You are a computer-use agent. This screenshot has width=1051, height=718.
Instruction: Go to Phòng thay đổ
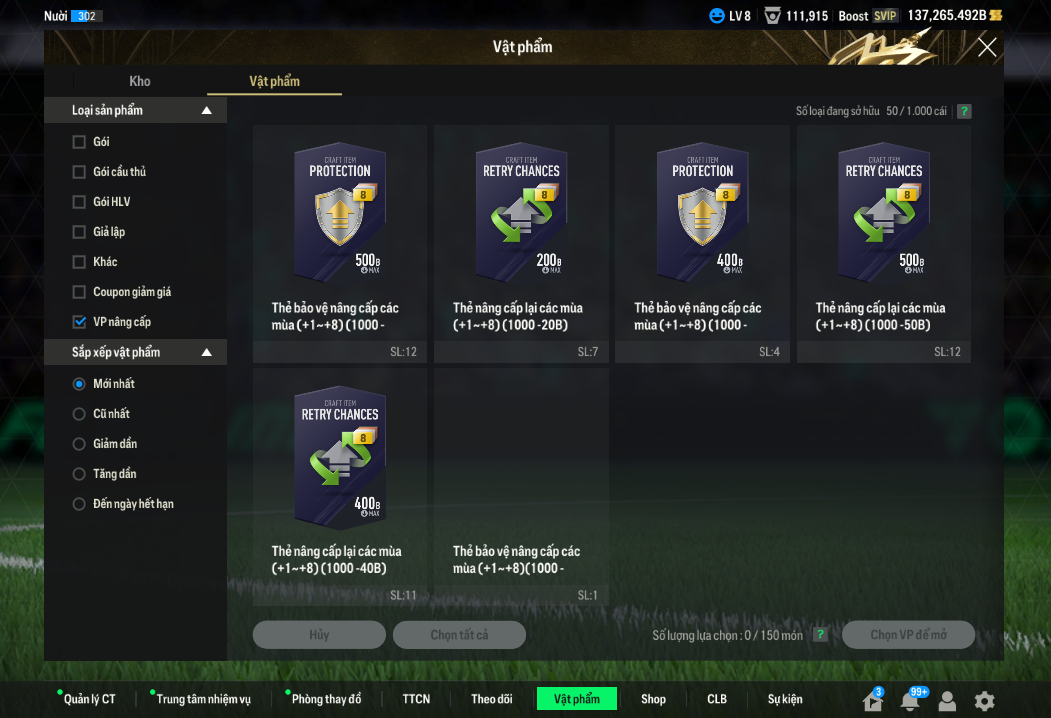326,699
